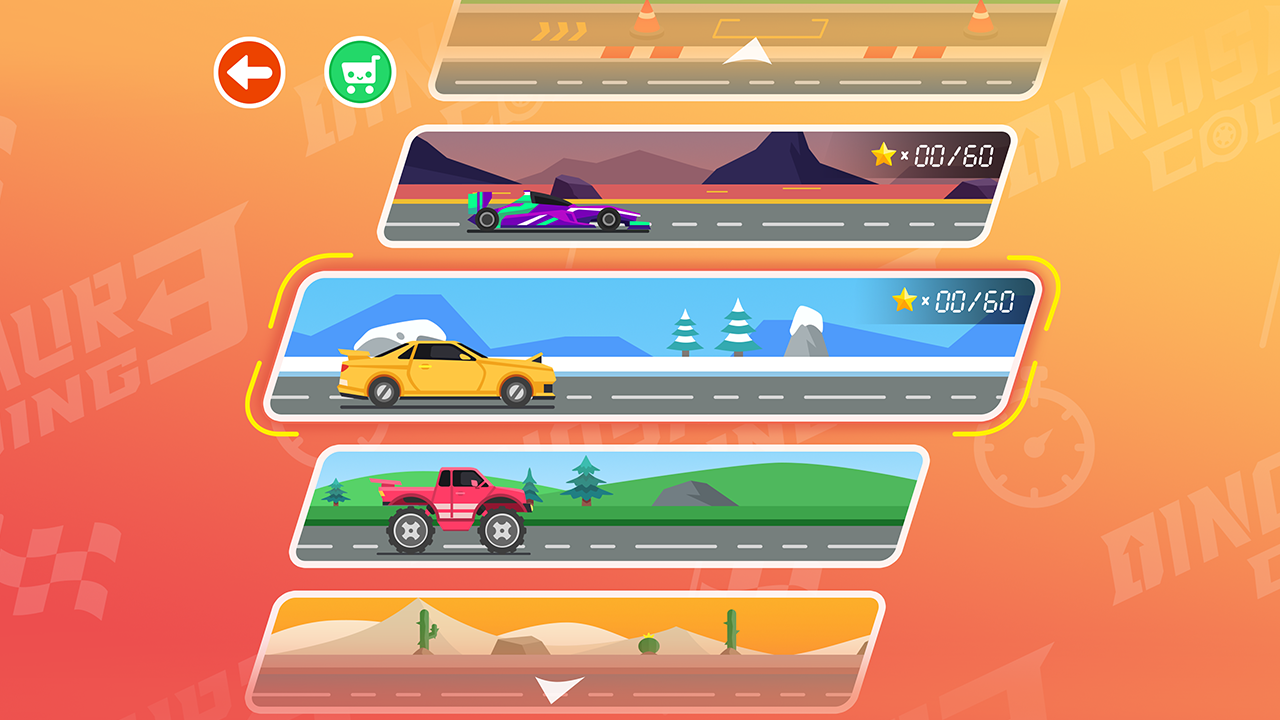Click the snowy mountain scenery thumbnail
The image size is (1280, 720).
tap(805, 330)
